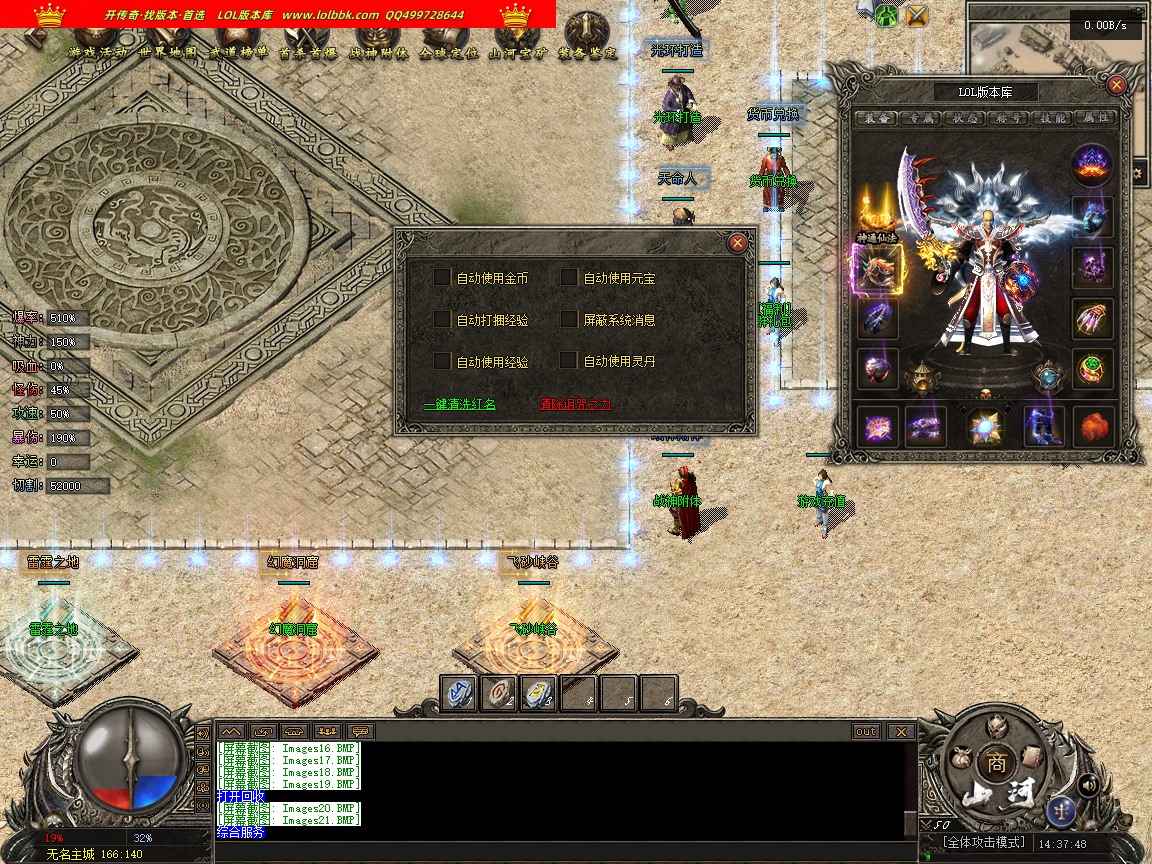Open the 称号 titles tab

tap(1007, 118)
